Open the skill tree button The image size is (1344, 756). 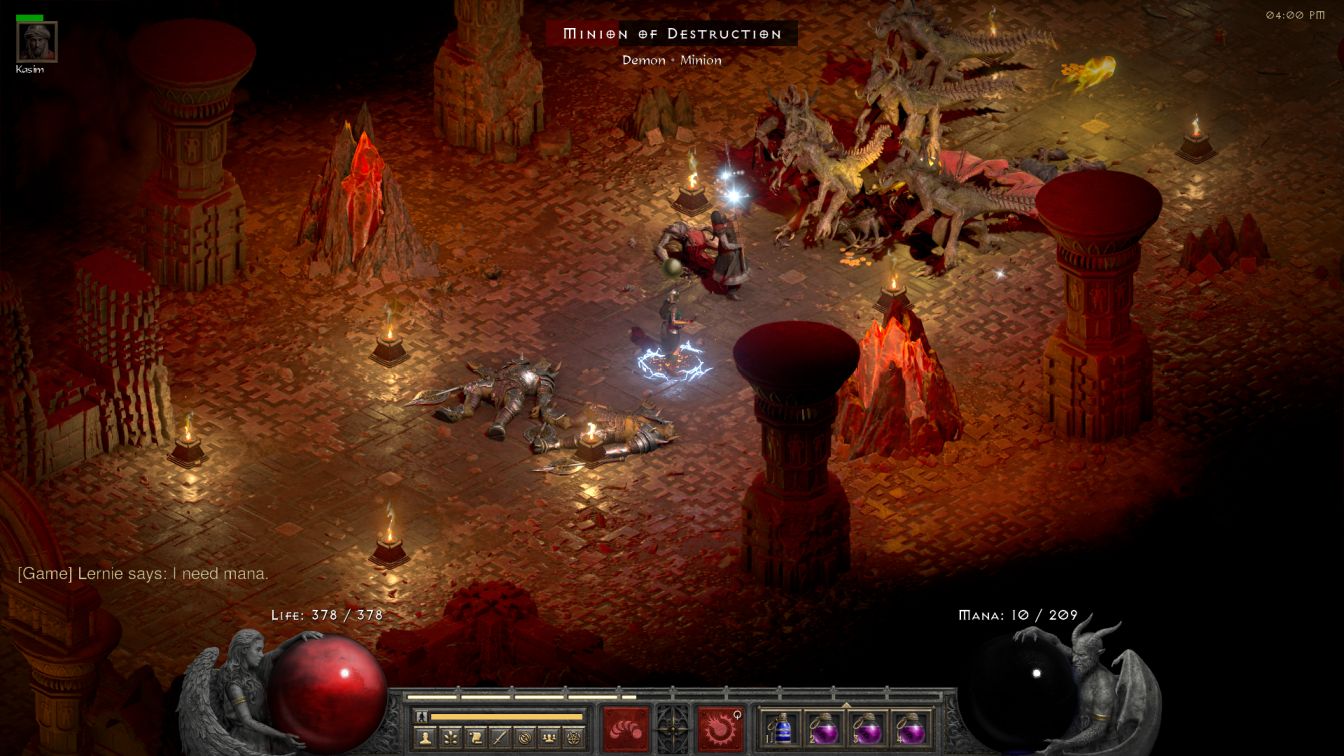[x=451, y=738]
